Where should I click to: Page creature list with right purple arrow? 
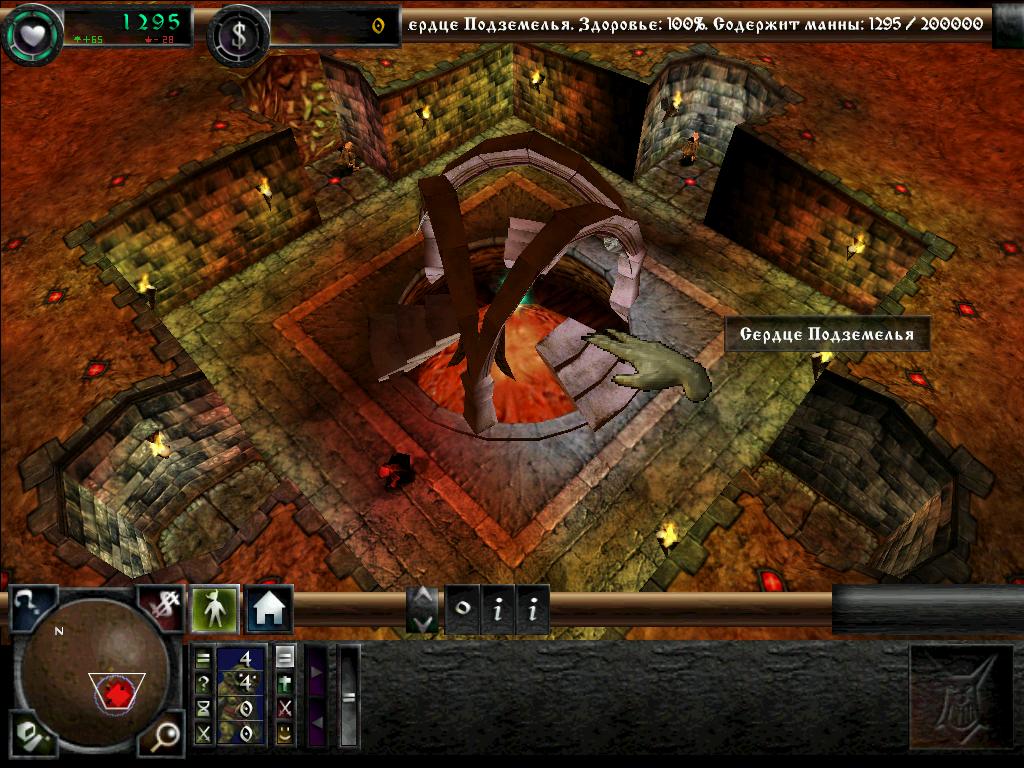tap(316, 670)
